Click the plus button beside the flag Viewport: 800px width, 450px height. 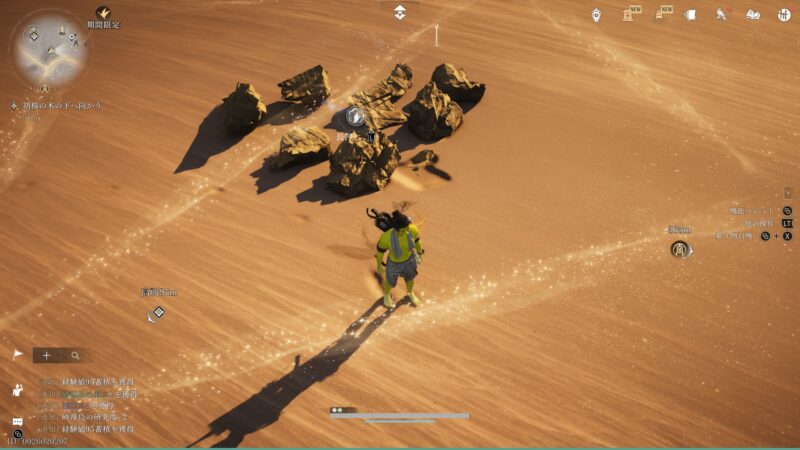click(46, 355)
